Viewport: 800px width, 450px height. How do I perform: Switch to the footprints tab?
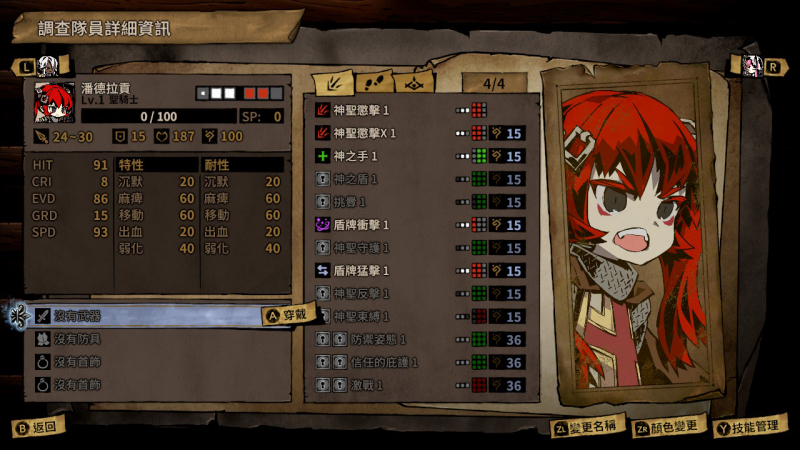(x=375, y=82)
